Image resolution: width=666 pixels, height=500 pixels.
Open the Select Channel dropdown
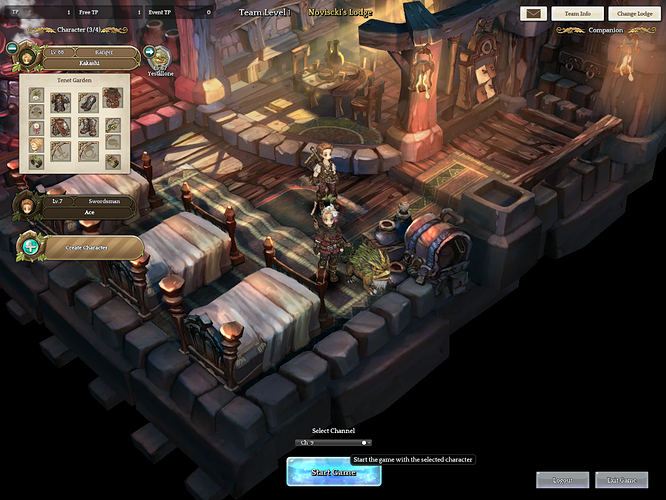[333, 442]
